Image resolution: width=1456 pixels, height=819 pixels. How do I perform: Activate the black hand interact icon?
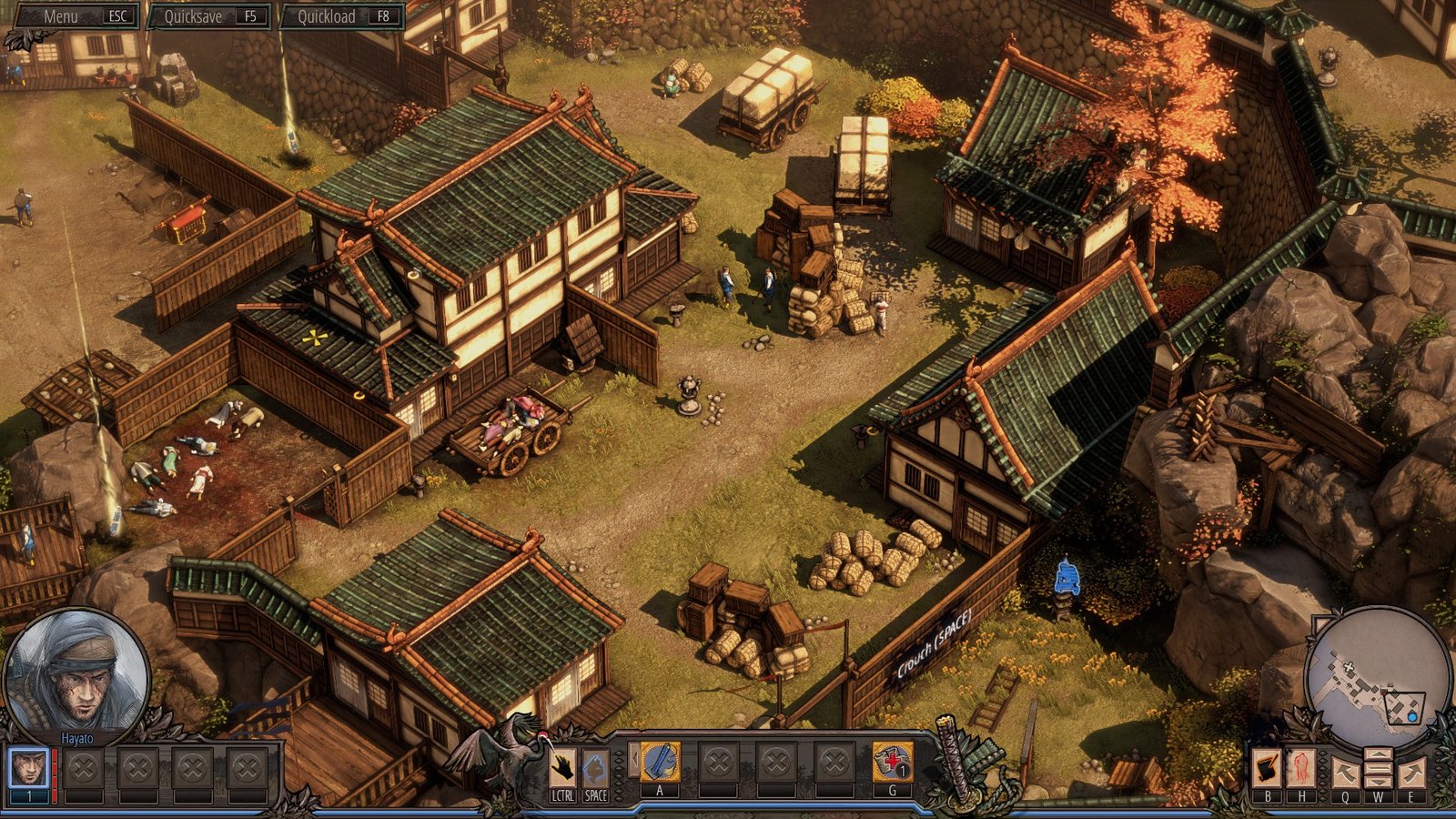tap(562, 768)
